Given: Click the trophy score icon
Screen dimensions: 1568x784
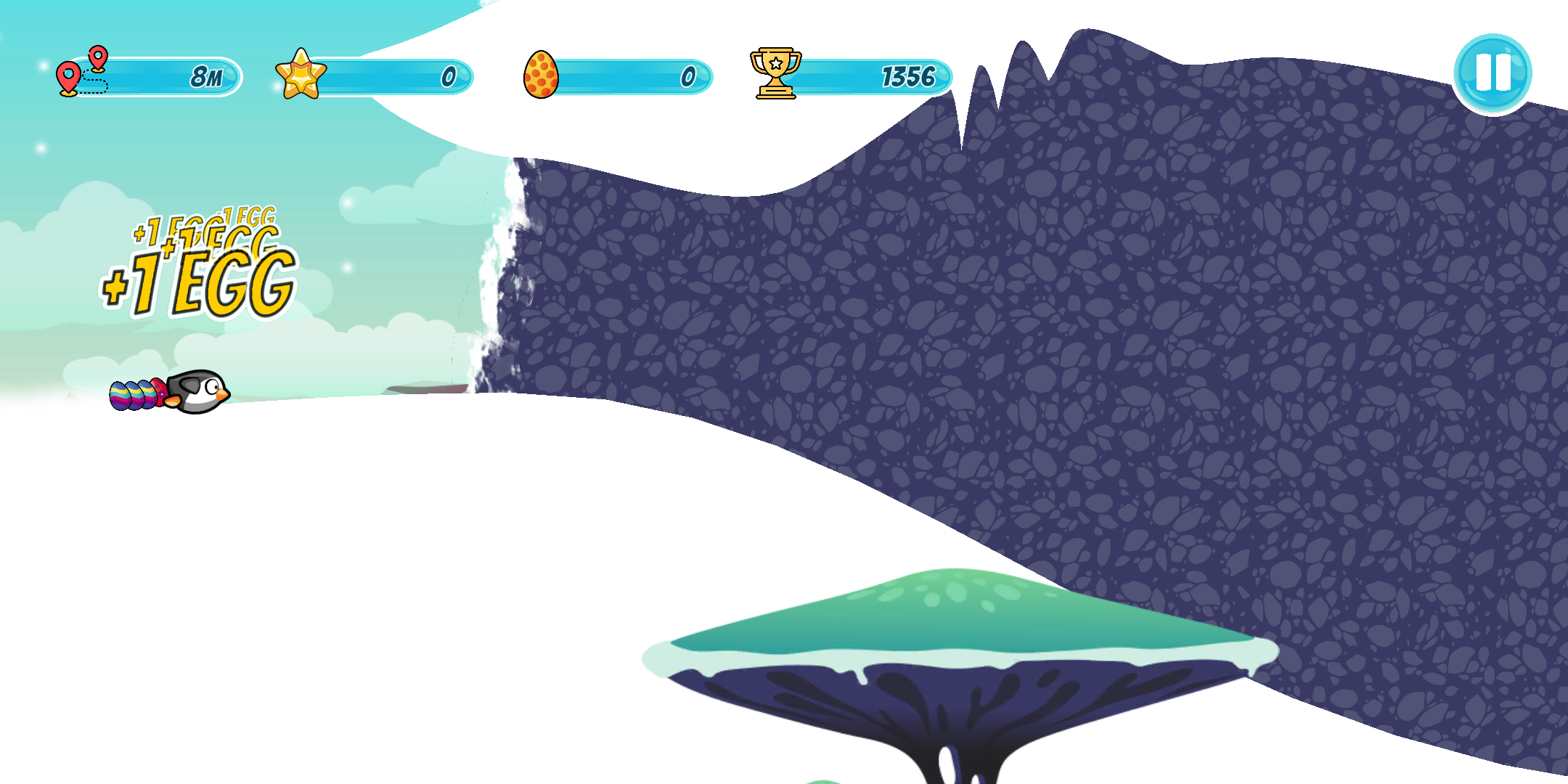Looking at the screenshot, I should pos(775,73).
